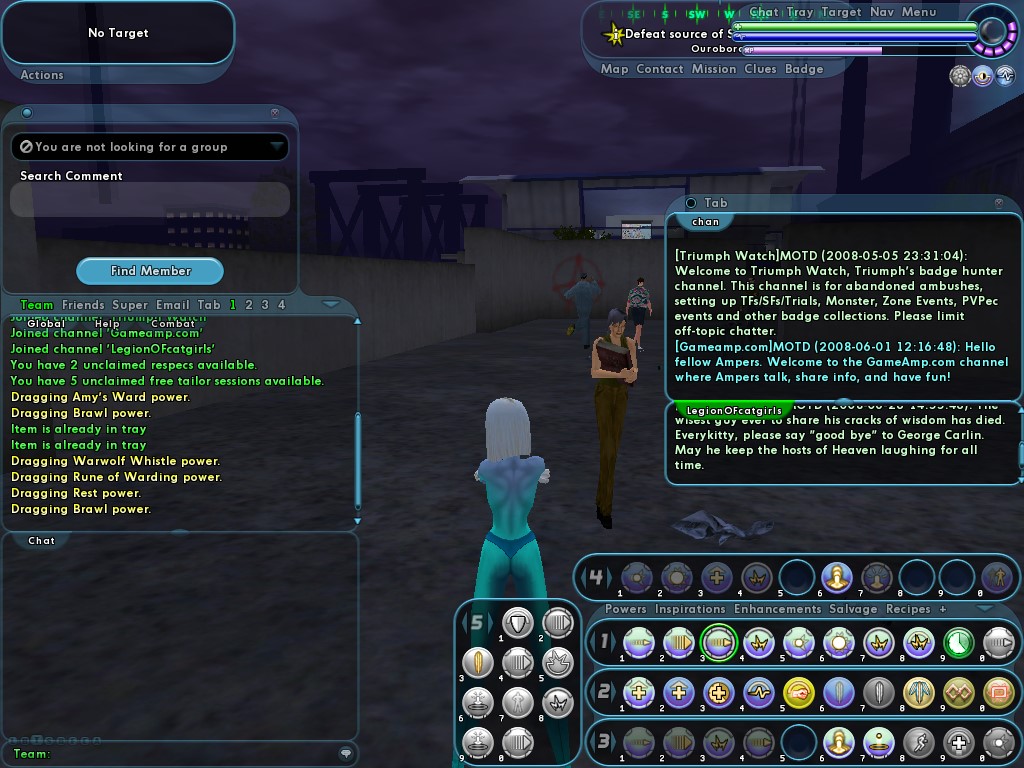Open the Actions menu under target window
Screen dimensions: 1024x768
pyautogui.click(x=42, y=75)
